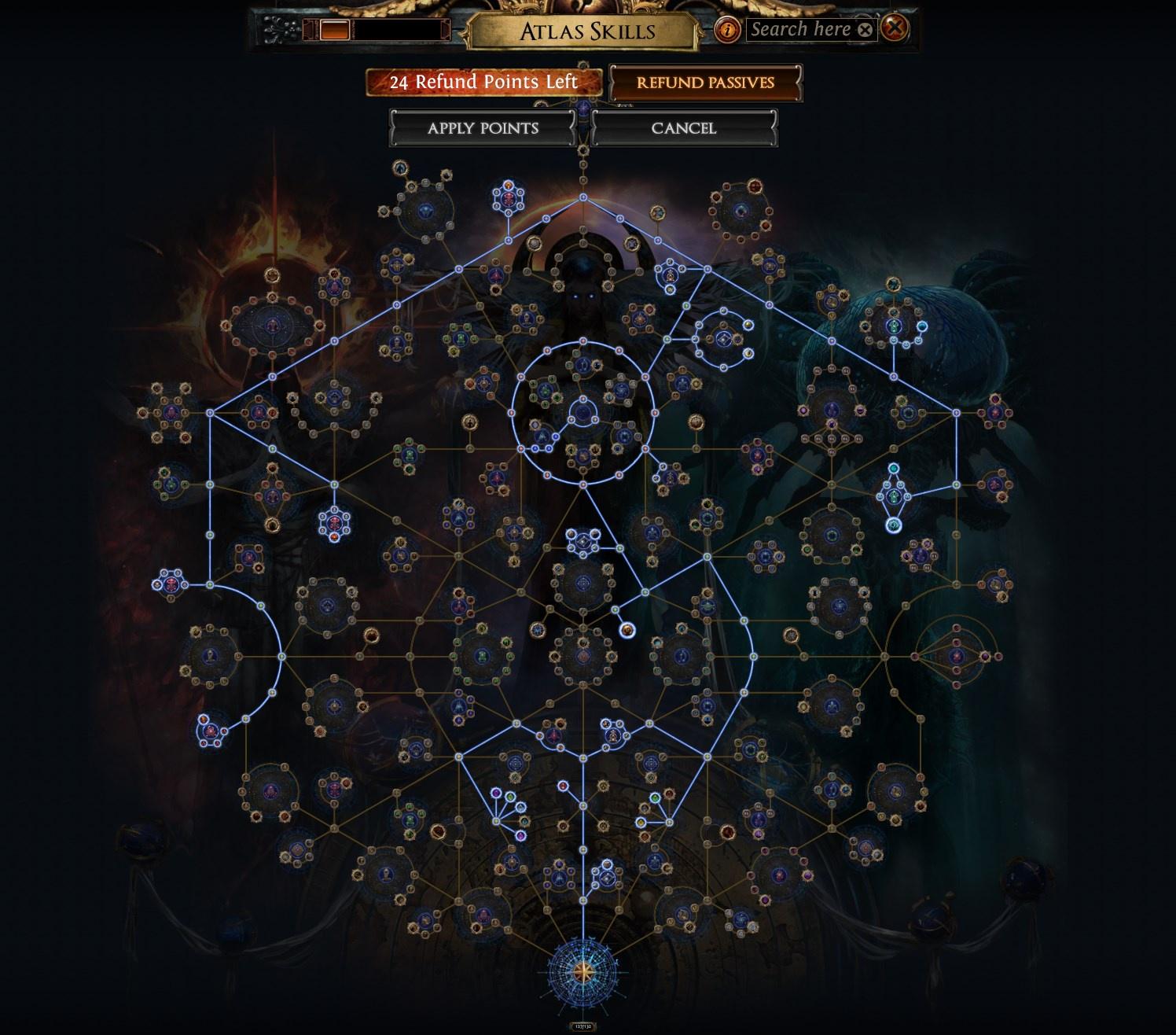Click the yellow node in the bottom-center cluster
Viewport: 1176px width, 1035px height.
pyautogui.click(x=641, y=823)
